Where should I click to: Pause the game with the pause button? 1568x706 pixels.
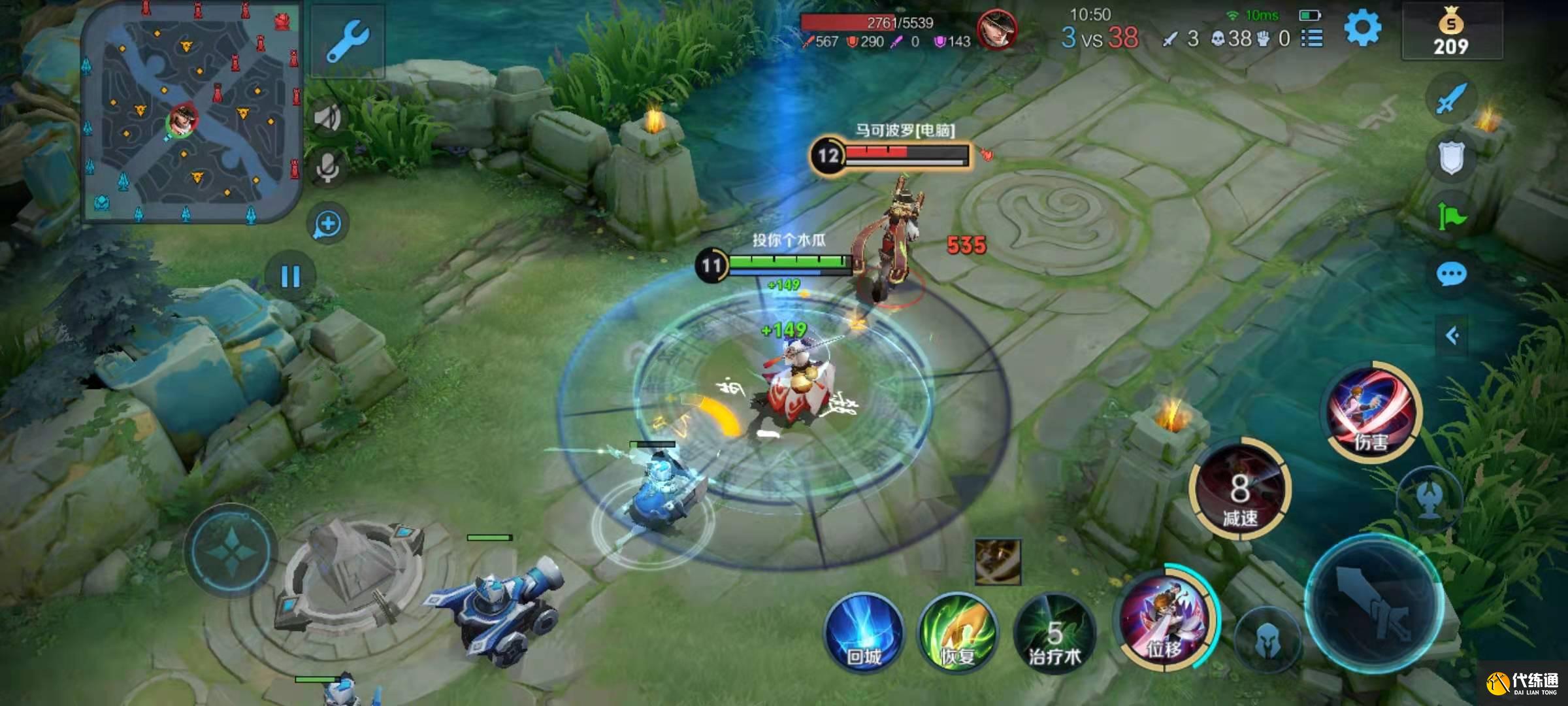click(290, 277)
